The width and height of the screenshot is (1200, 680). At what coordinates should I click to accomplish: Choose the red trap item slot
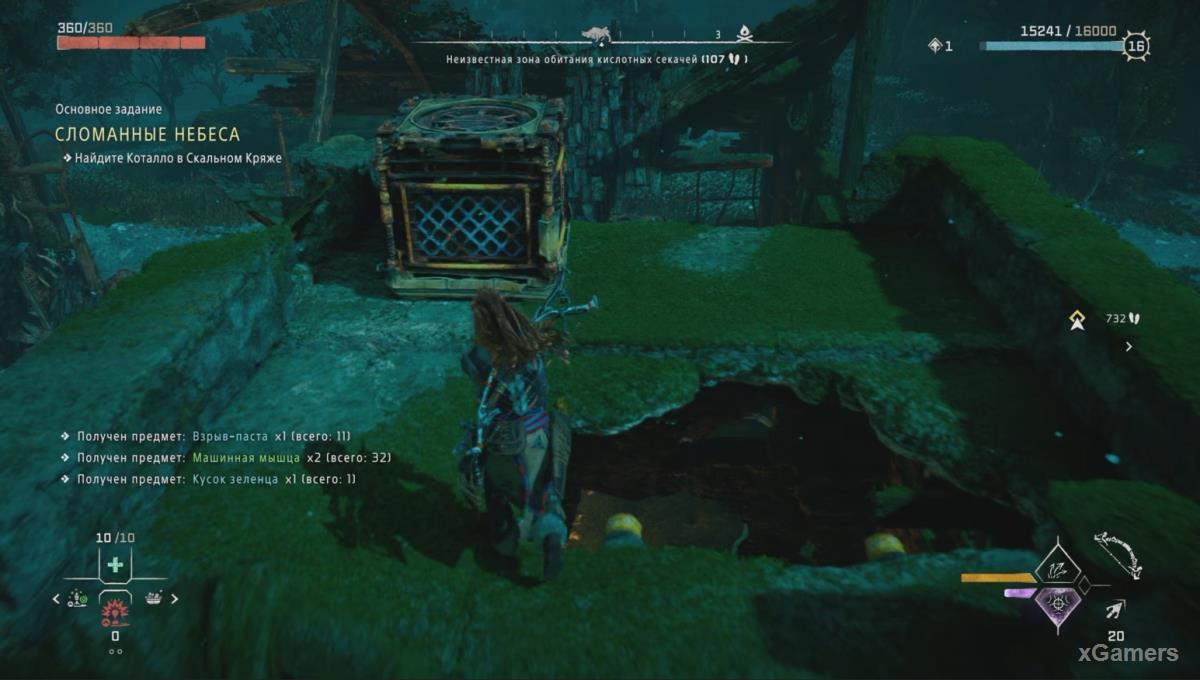tap(115, 610)
